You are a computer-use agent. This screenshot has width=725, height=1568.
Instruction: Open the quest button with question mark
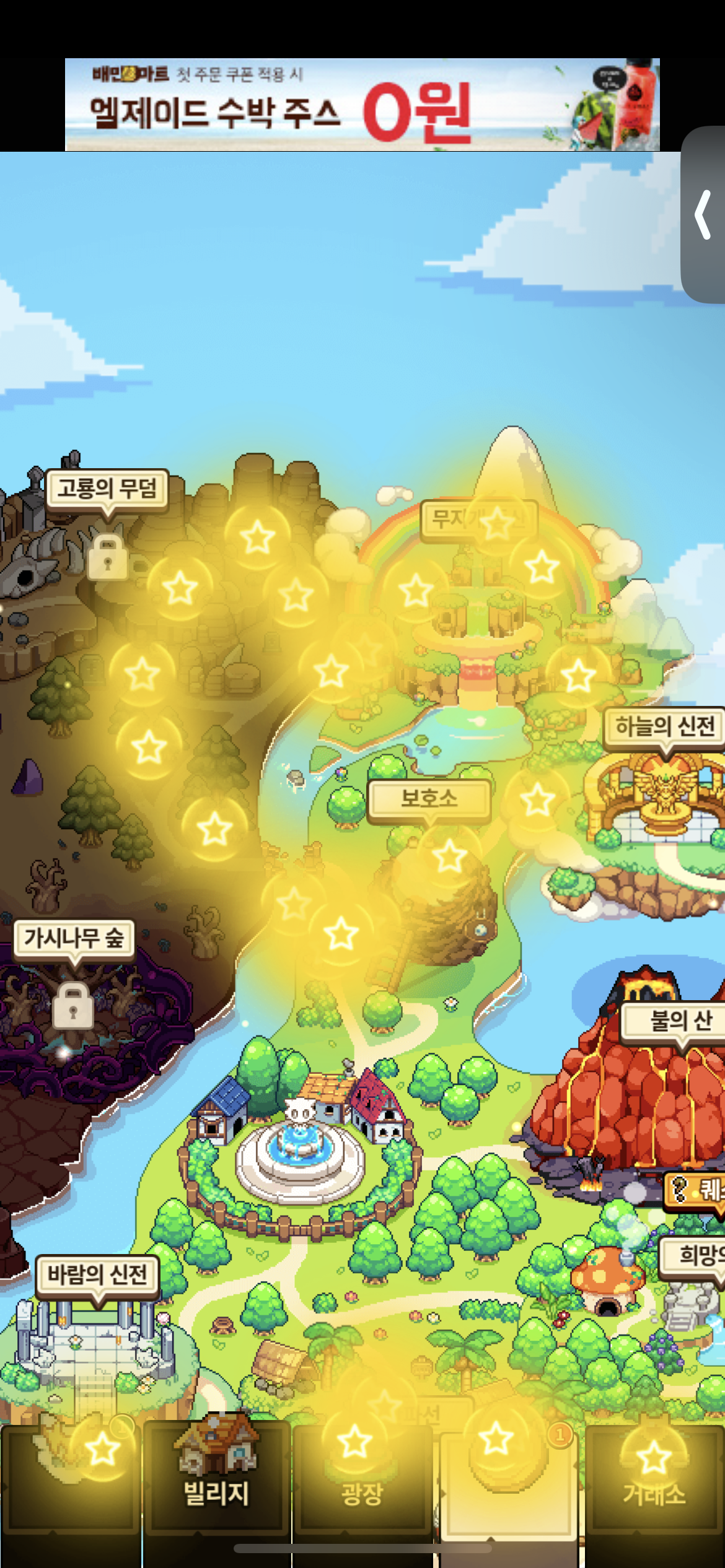pos(695,1189)
